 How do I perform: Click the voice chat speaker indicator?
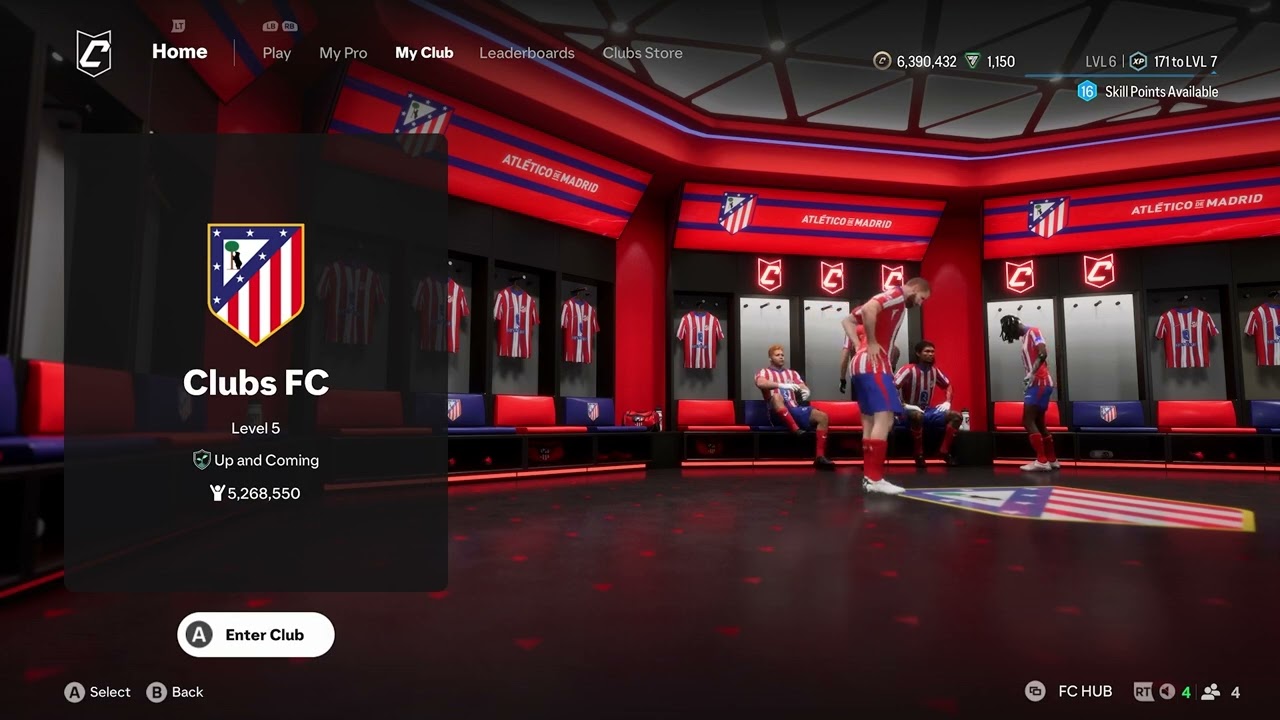click(x=1166, y=691)
